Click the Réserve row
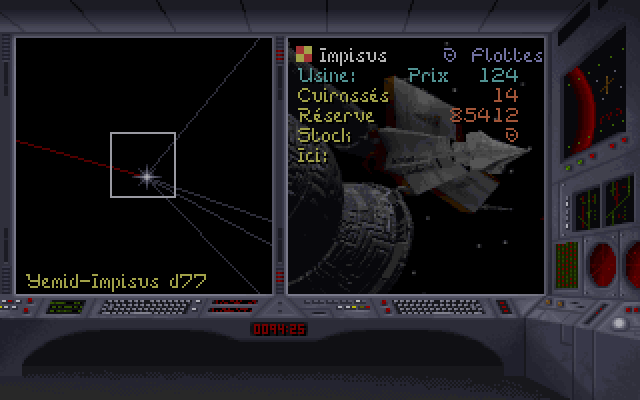Image resolution: width=640 pixels, height=400 pixels. pyautogui.click(x=336, y=115)
